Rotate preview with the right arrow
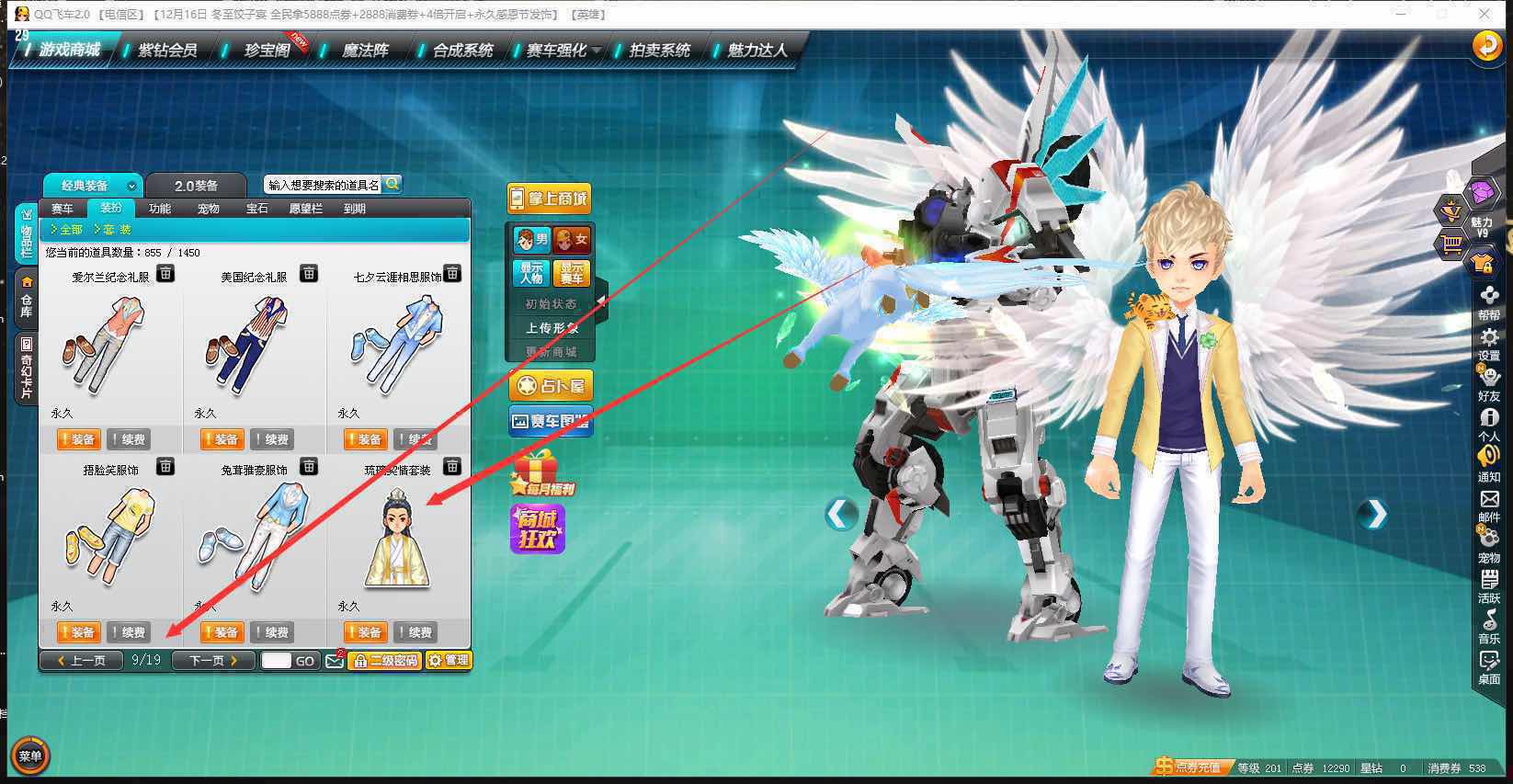Image resolution: width=1513 pixels, height=784 pixels. 1374,514
